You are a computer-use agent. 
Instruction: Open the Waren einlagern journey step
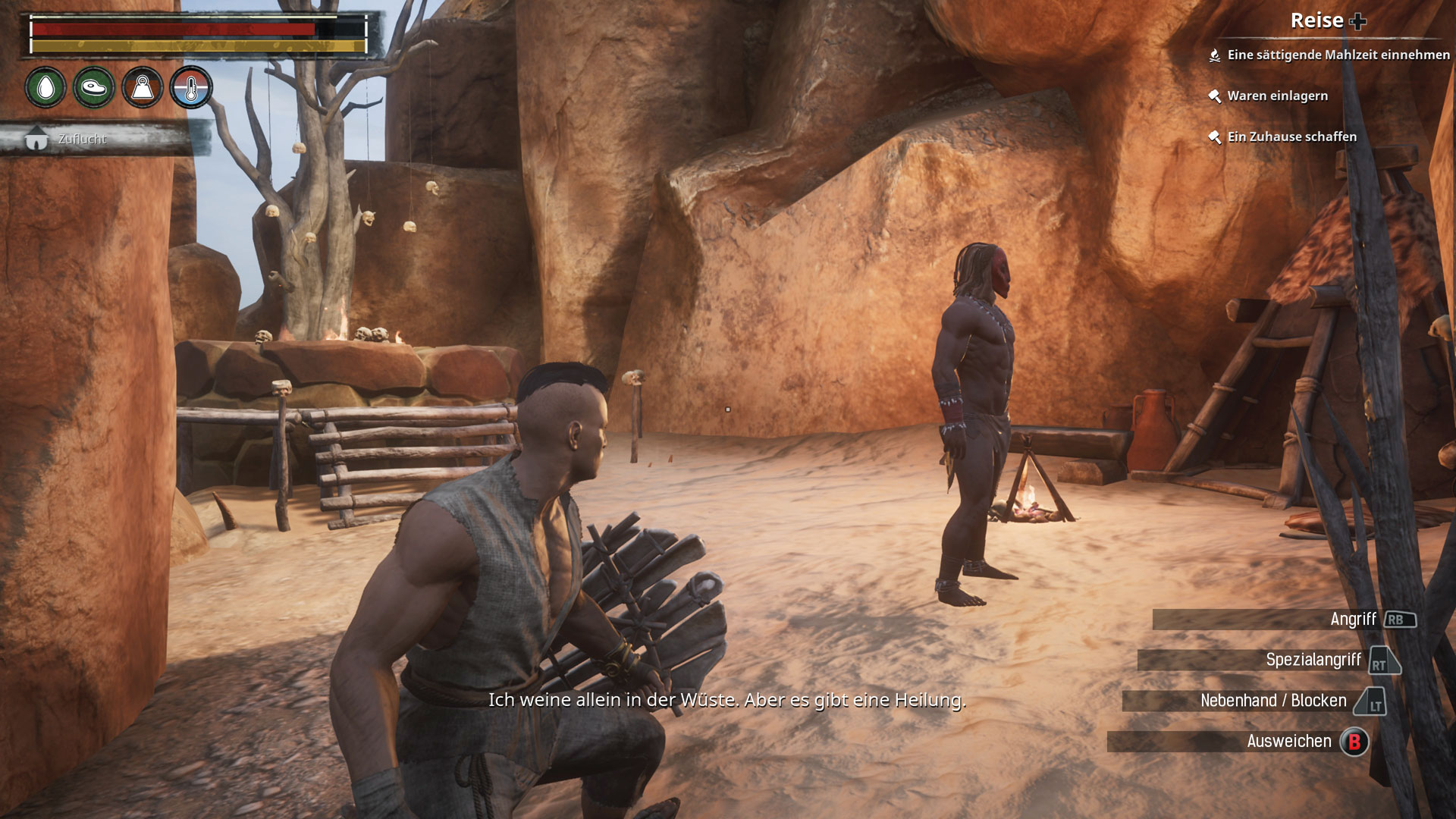pyautogui.click(x=1277, y=96)
